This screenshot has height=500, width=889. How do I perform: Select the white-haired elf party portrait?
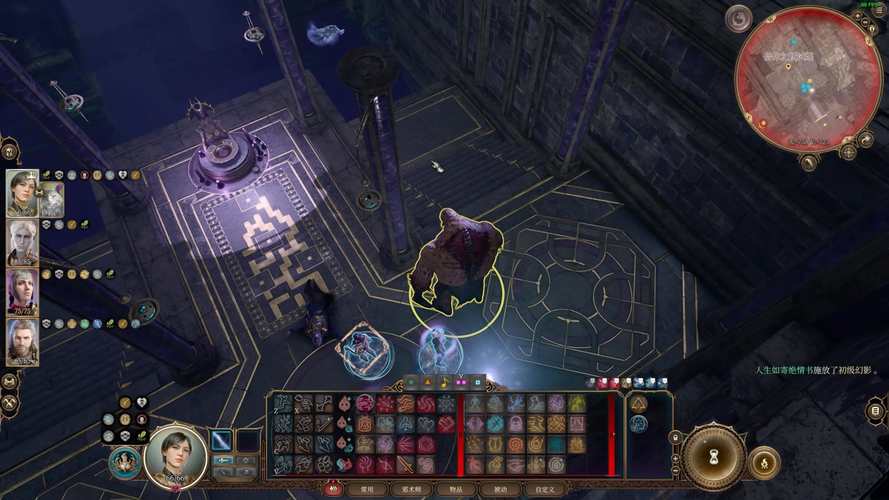22,243
